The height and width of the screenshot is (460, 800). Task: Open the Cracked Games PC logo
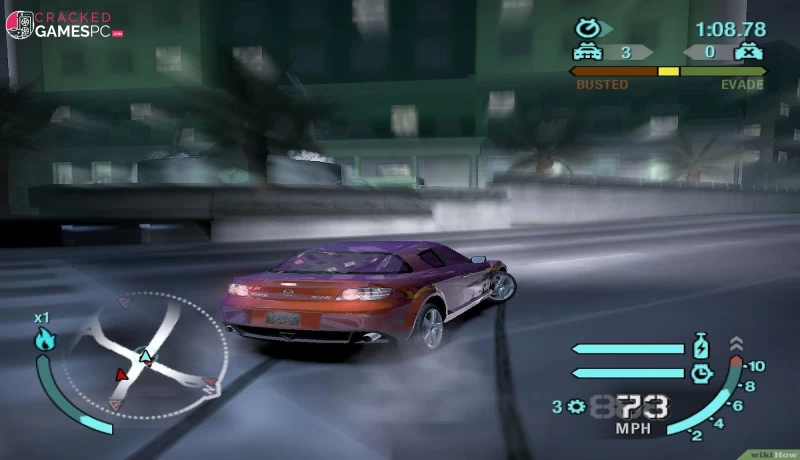64,24
